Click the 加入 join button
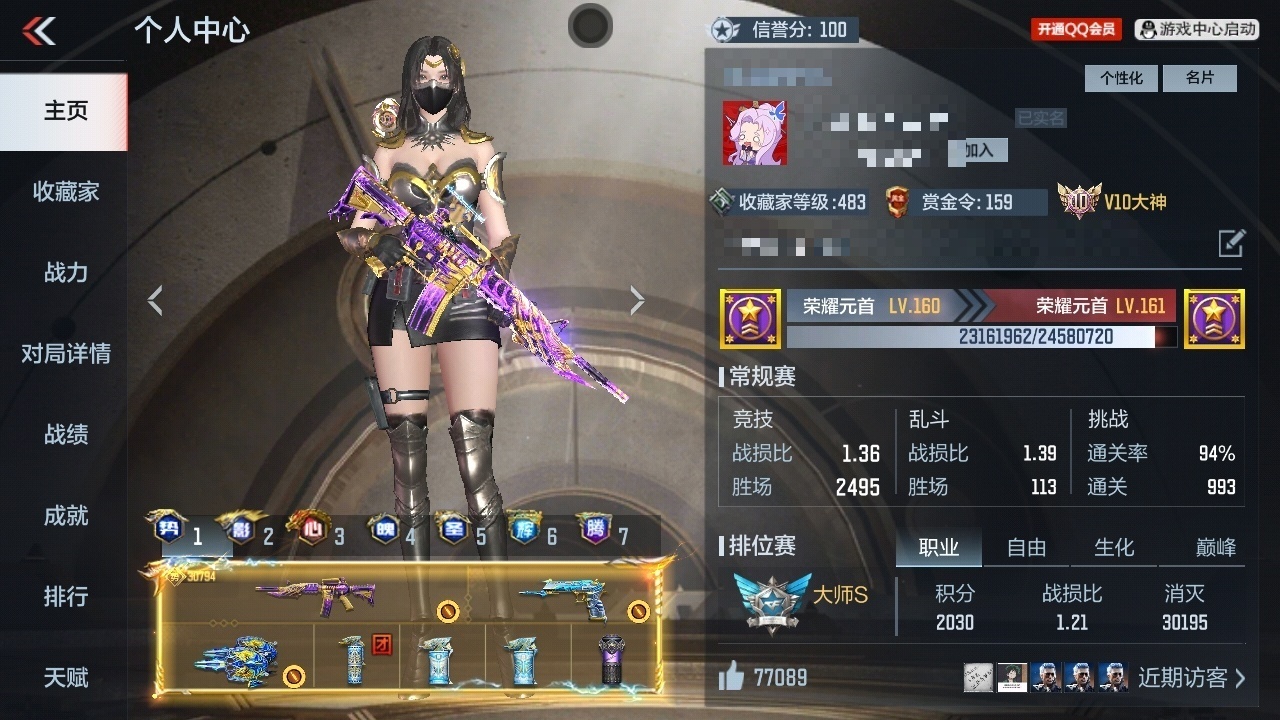 click(x=977, y=151)
